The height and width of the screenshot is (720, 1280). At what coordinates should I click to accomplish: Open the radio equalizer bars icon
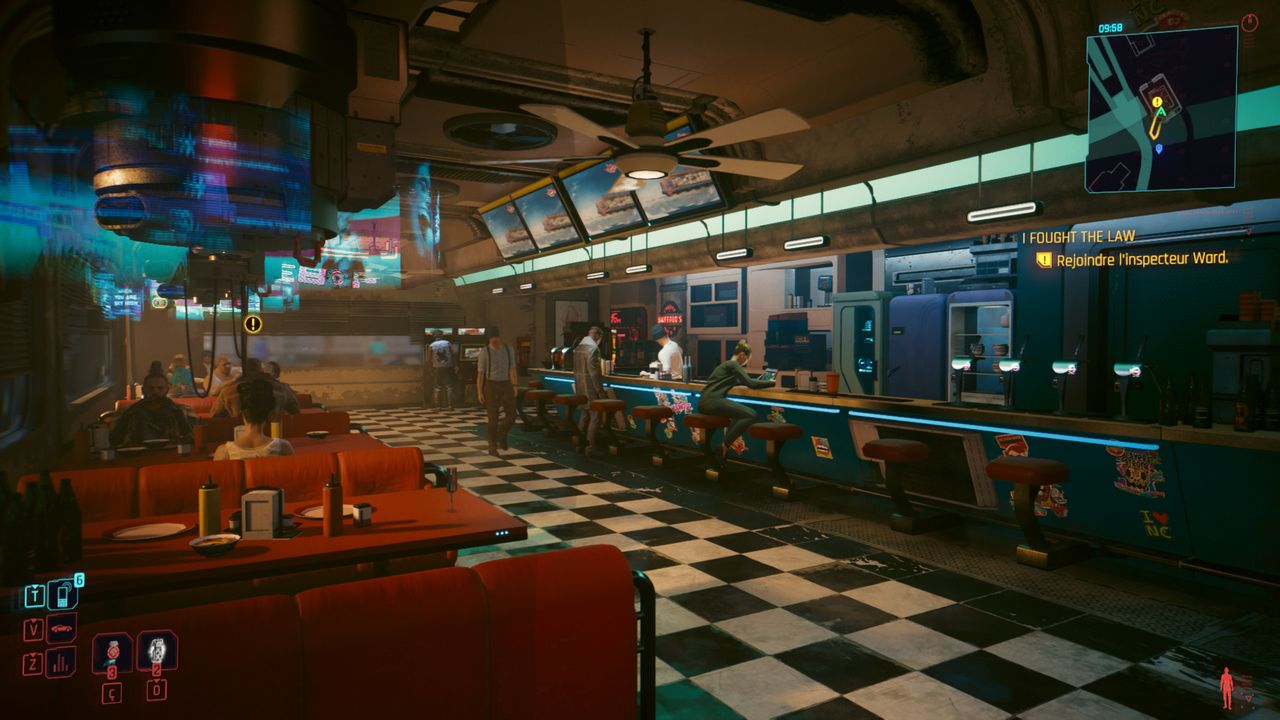[61, 661]
